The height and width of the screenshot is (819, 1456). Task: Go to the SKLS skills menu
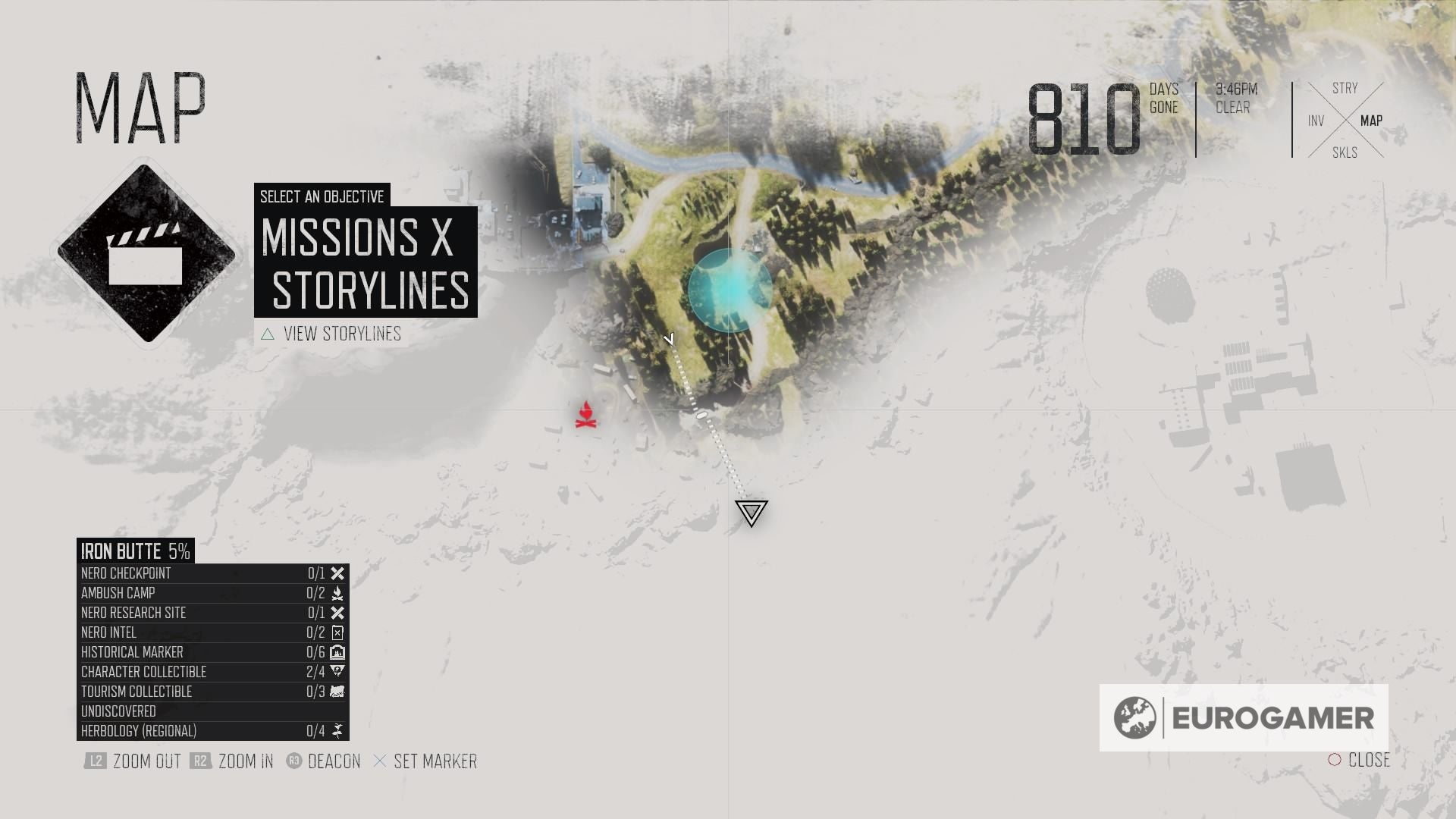tap(1345, 152)
